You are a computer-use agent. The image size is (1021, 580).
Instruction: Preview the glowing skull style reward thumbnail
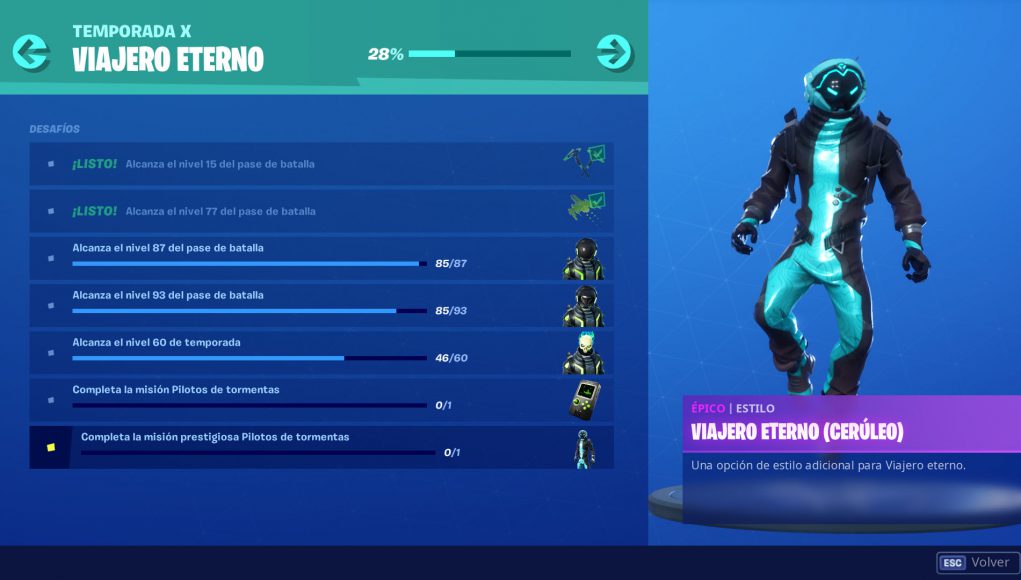584,353
